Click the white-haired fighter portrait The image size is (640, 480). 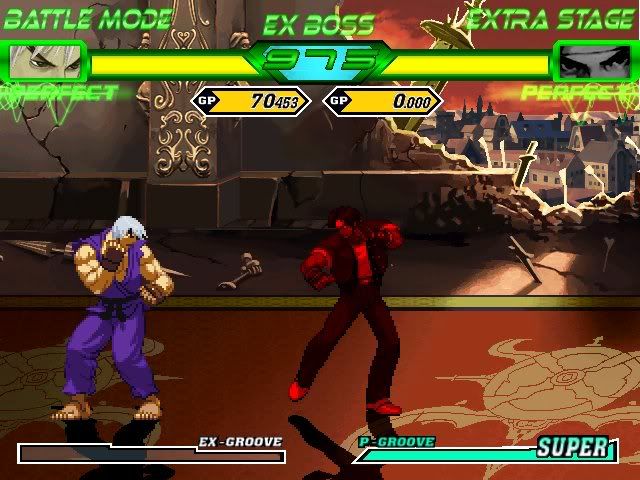coord(44,63)
